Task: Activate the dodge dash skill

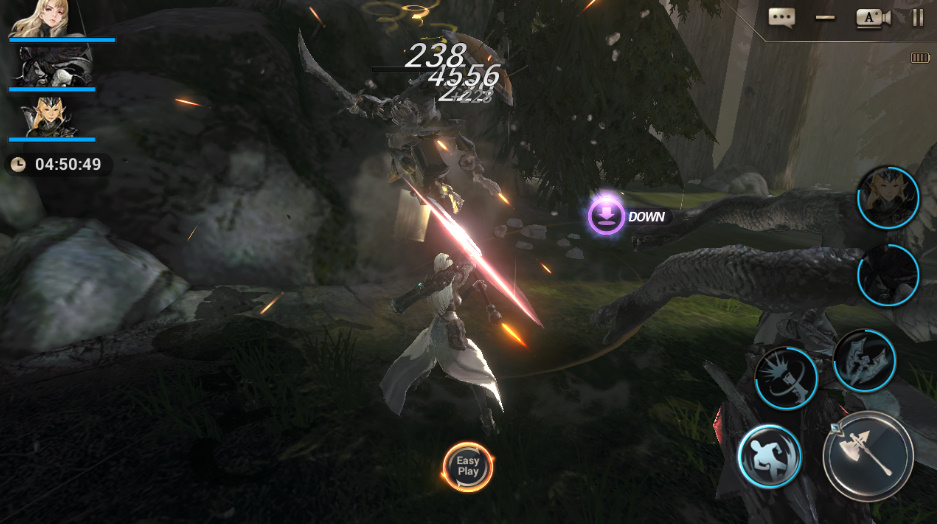Action: tap(769, 455)
